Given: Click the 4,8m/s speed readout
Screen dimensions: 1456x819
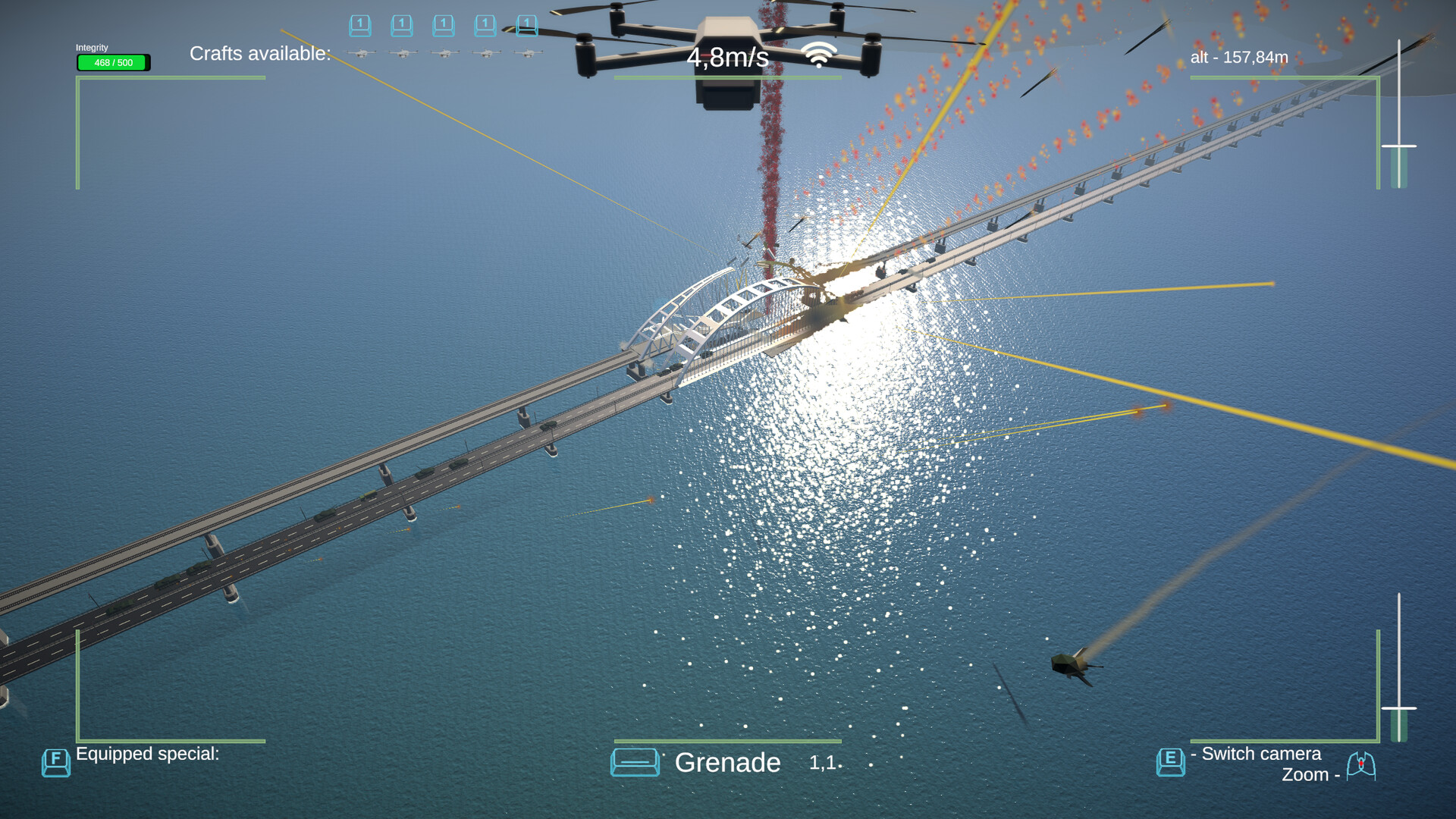Looking at the screenshot, I should (726, 57).
